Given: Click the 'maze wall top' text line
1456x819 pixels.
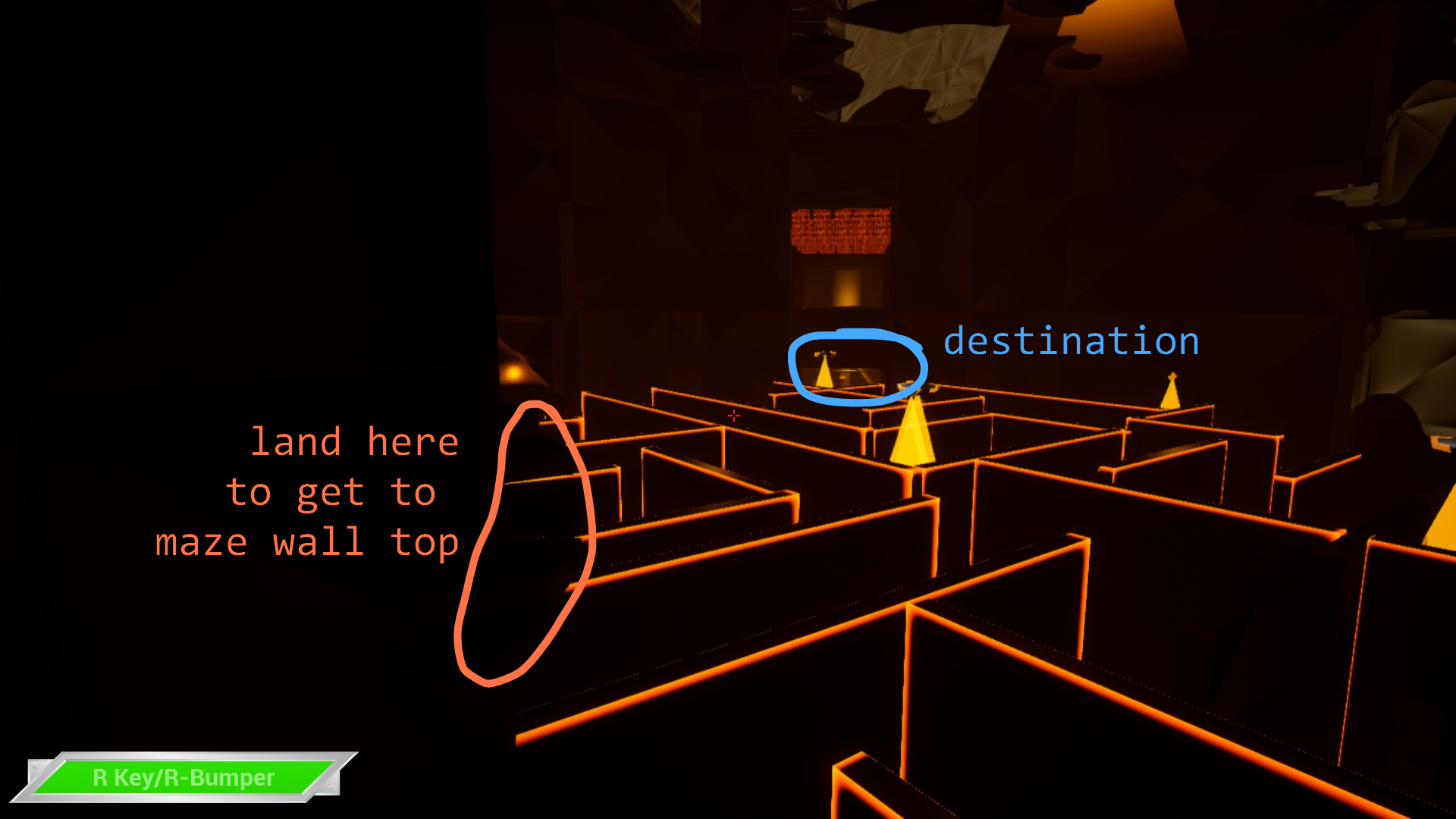Looking at the screenshot, I should pos(307,541).
